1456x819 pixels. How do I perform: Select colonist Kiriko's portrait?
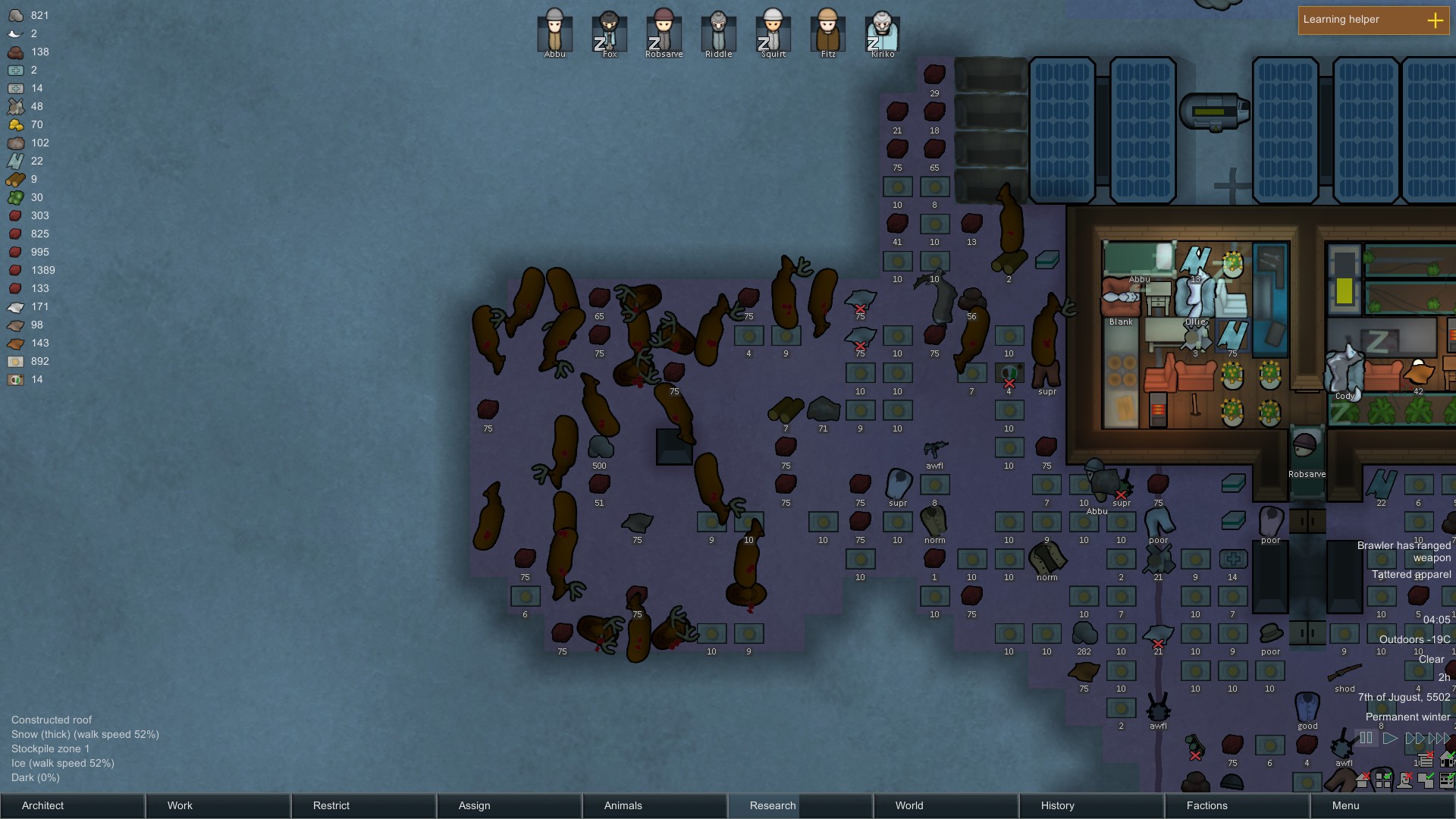882,32
